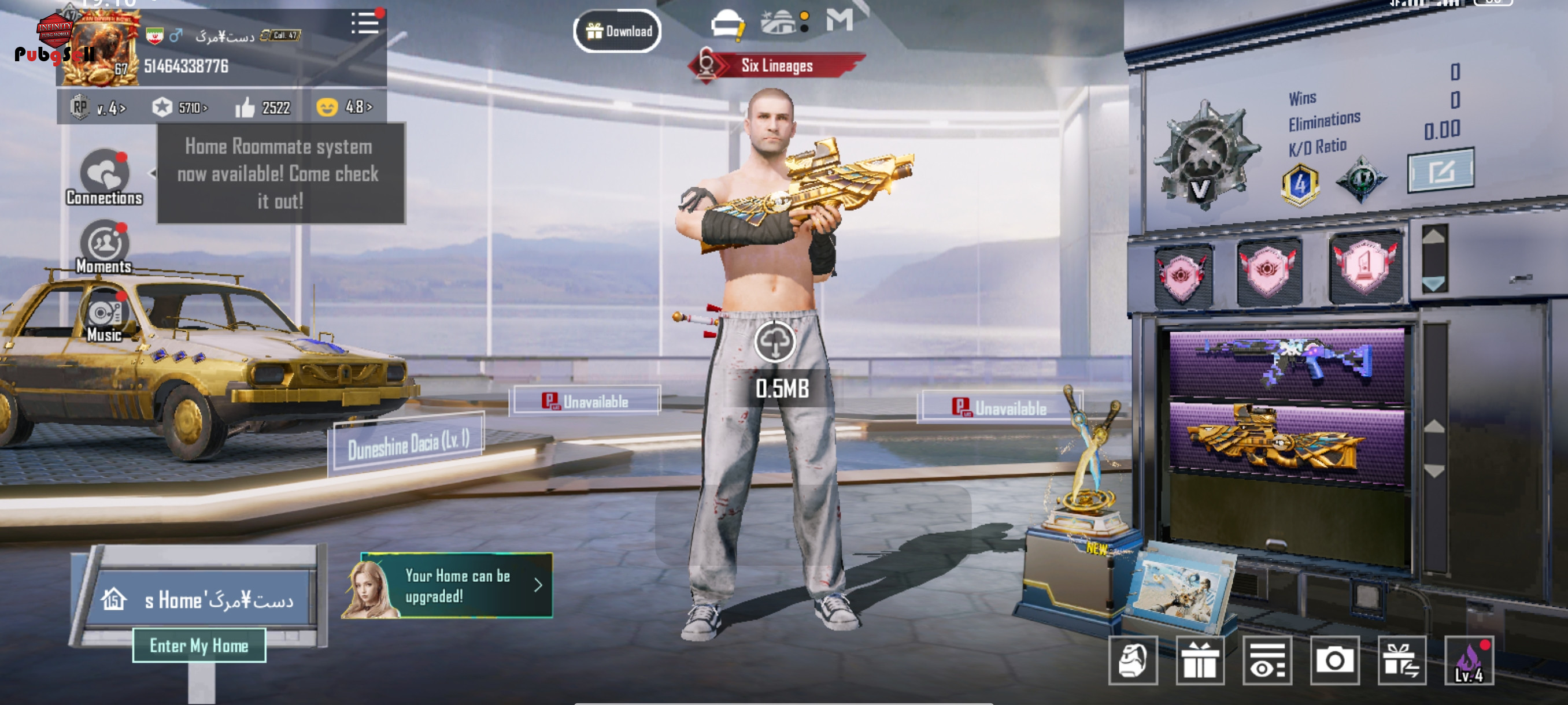Click the edit stats pencil button
Screen dimensions: 1568x705
[1440, 171]
